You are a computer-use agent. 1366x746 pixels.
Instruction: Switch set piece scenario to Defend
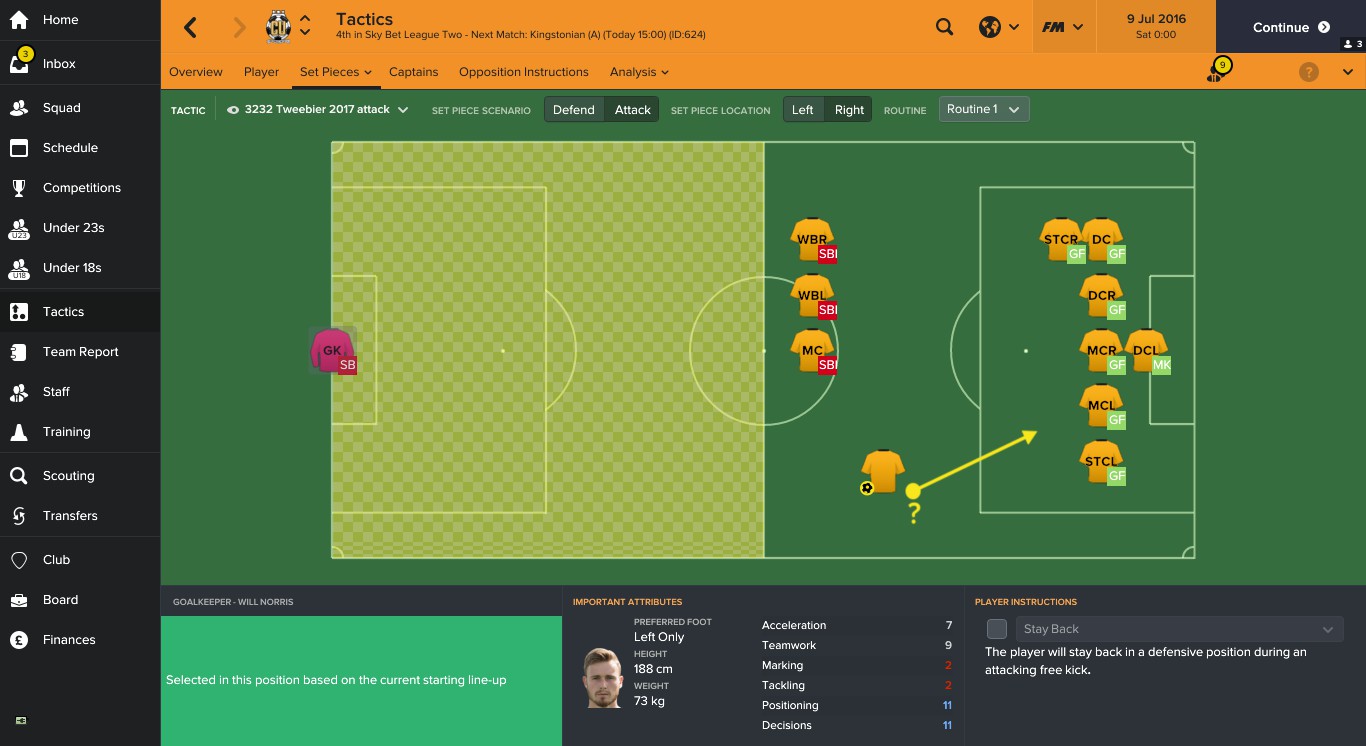573,109
